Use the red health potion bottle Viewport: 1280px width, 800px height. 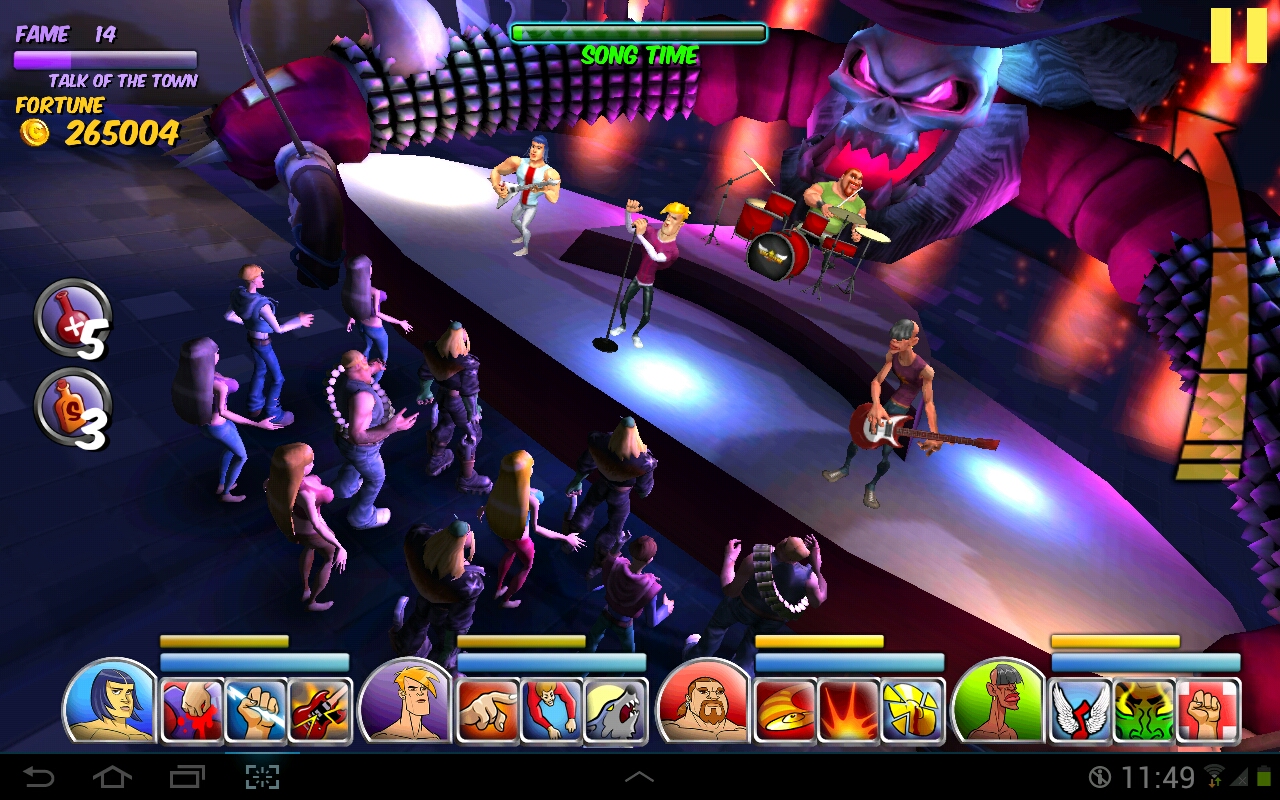tap(72, 318)
